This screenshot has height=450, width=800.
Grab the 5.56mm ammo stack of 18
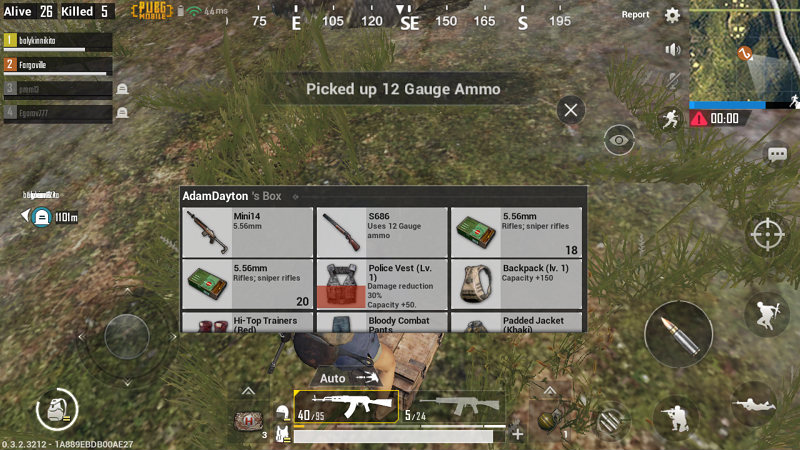[515, 232]
